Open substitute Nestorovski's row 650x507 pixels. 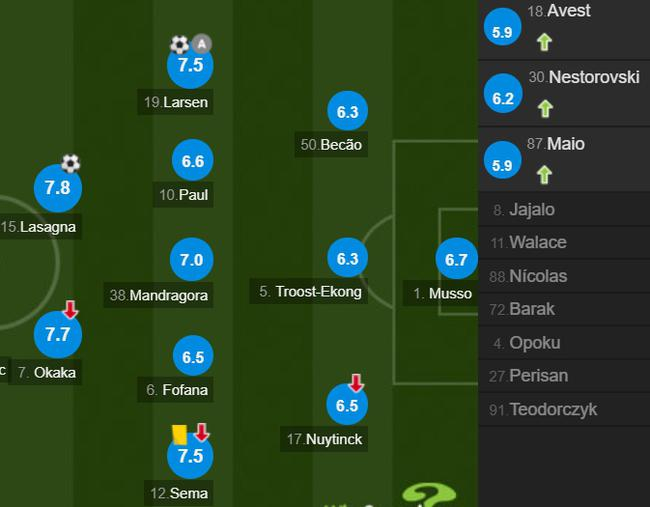(x=563, y=93)
